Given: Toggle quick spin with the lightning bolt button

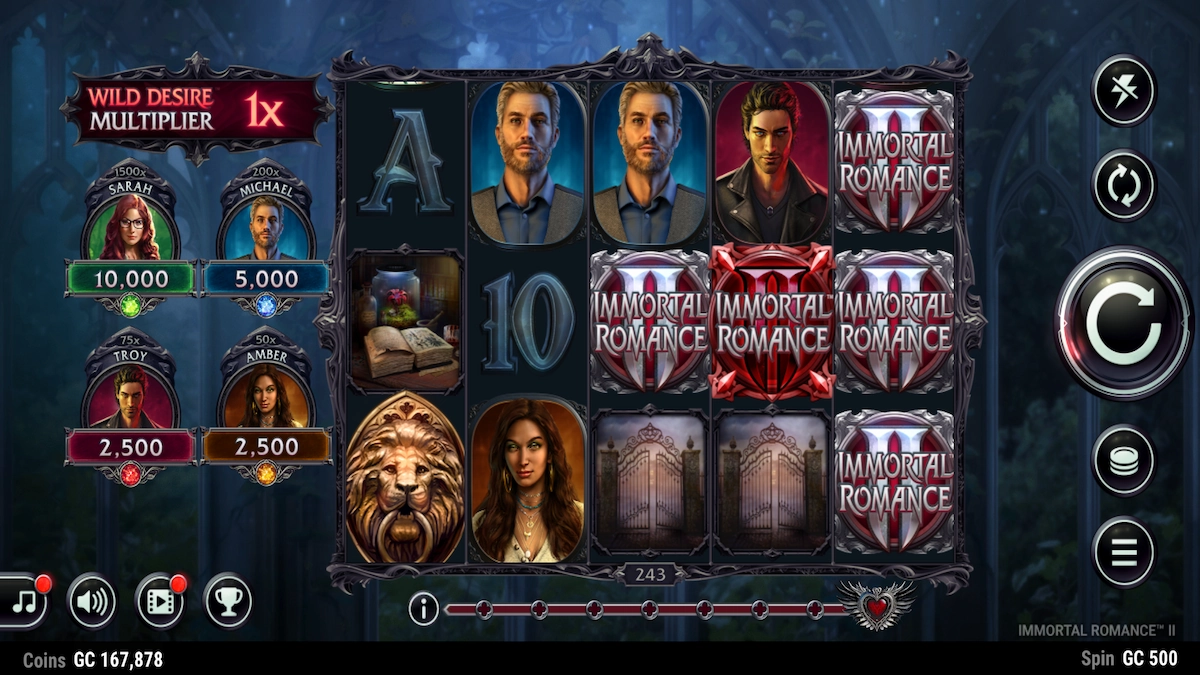Looking at the screenshot, I should point(1123,91).
